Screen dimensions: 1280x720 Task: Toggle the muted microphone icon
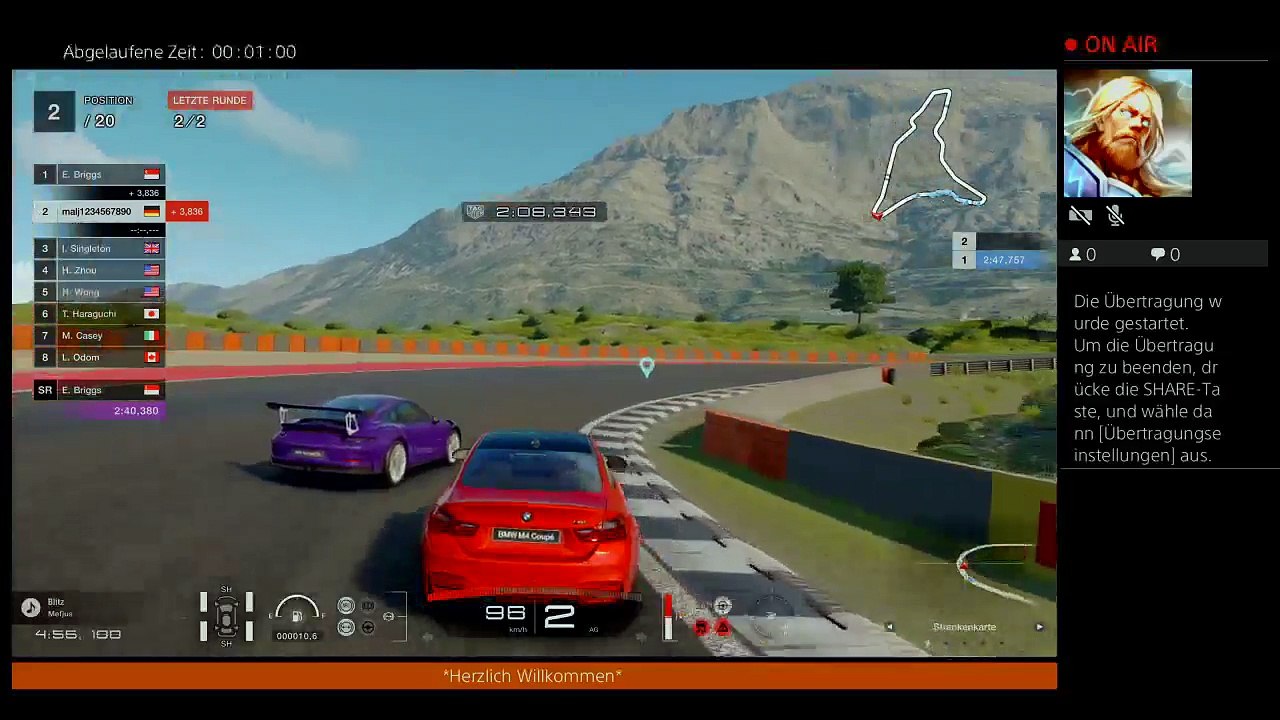1116,215
